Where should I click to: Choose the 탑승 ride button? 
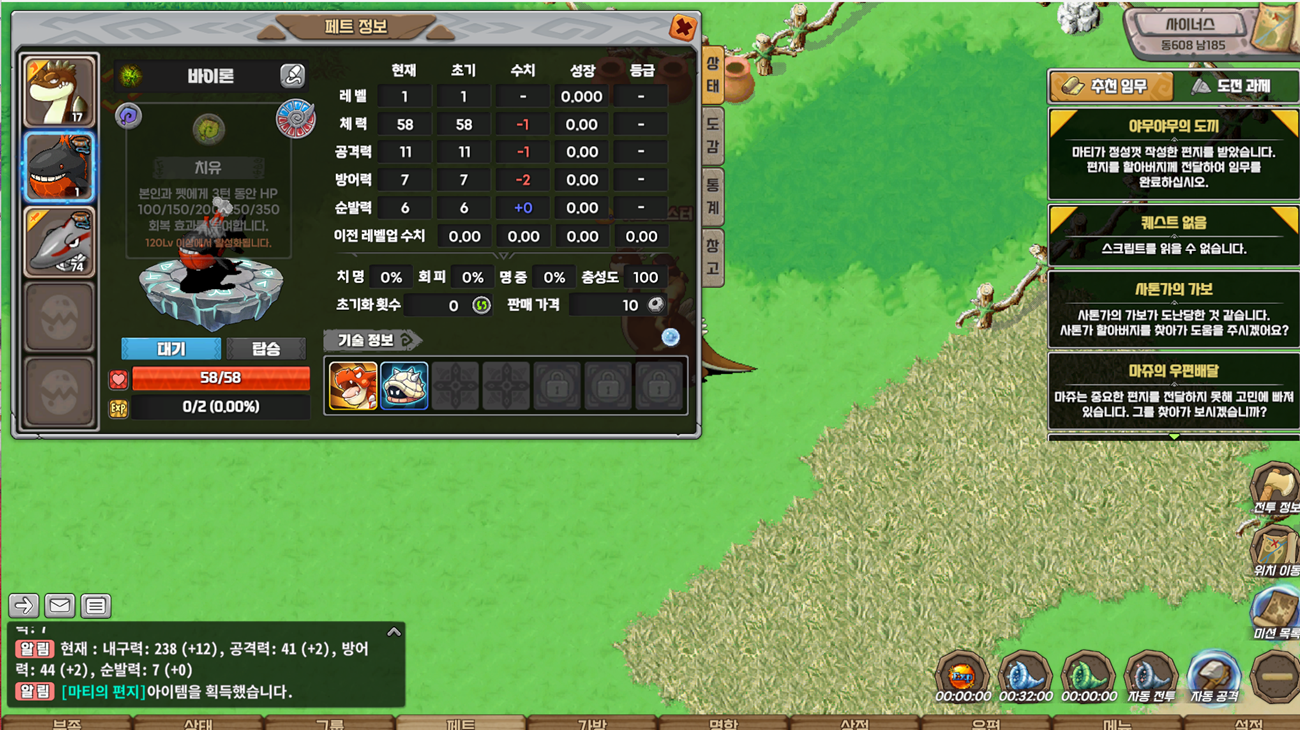click(x=265, y=348)
